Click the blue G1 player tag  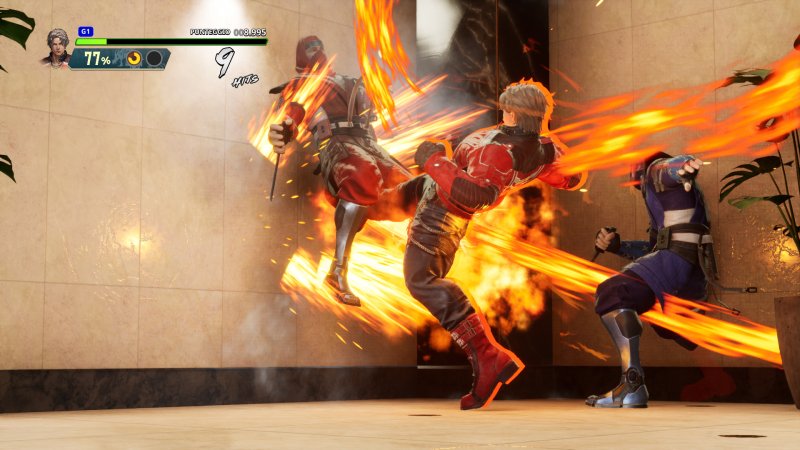point(85,32)
